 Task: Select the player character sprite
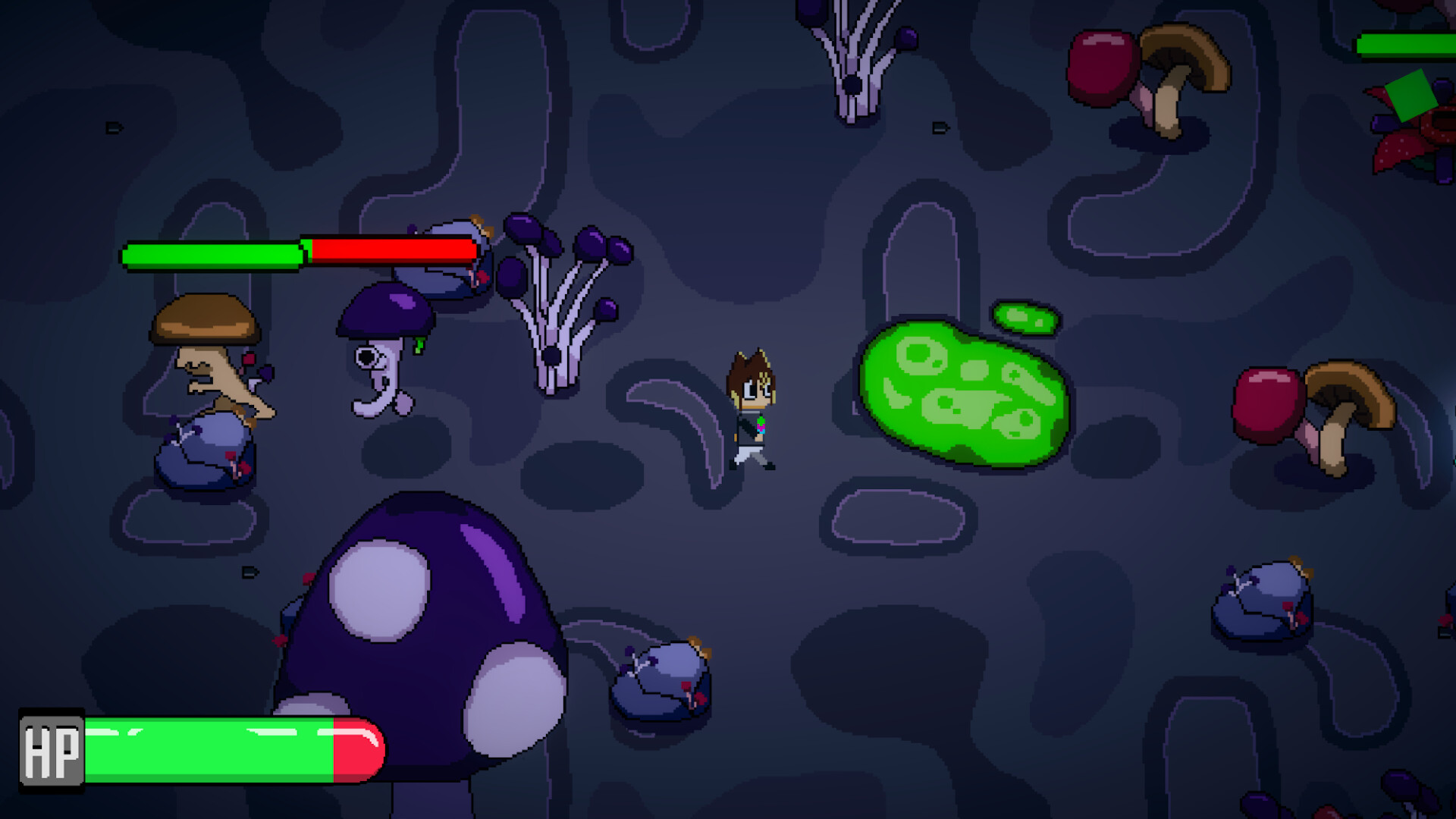(x=751, y=409)
